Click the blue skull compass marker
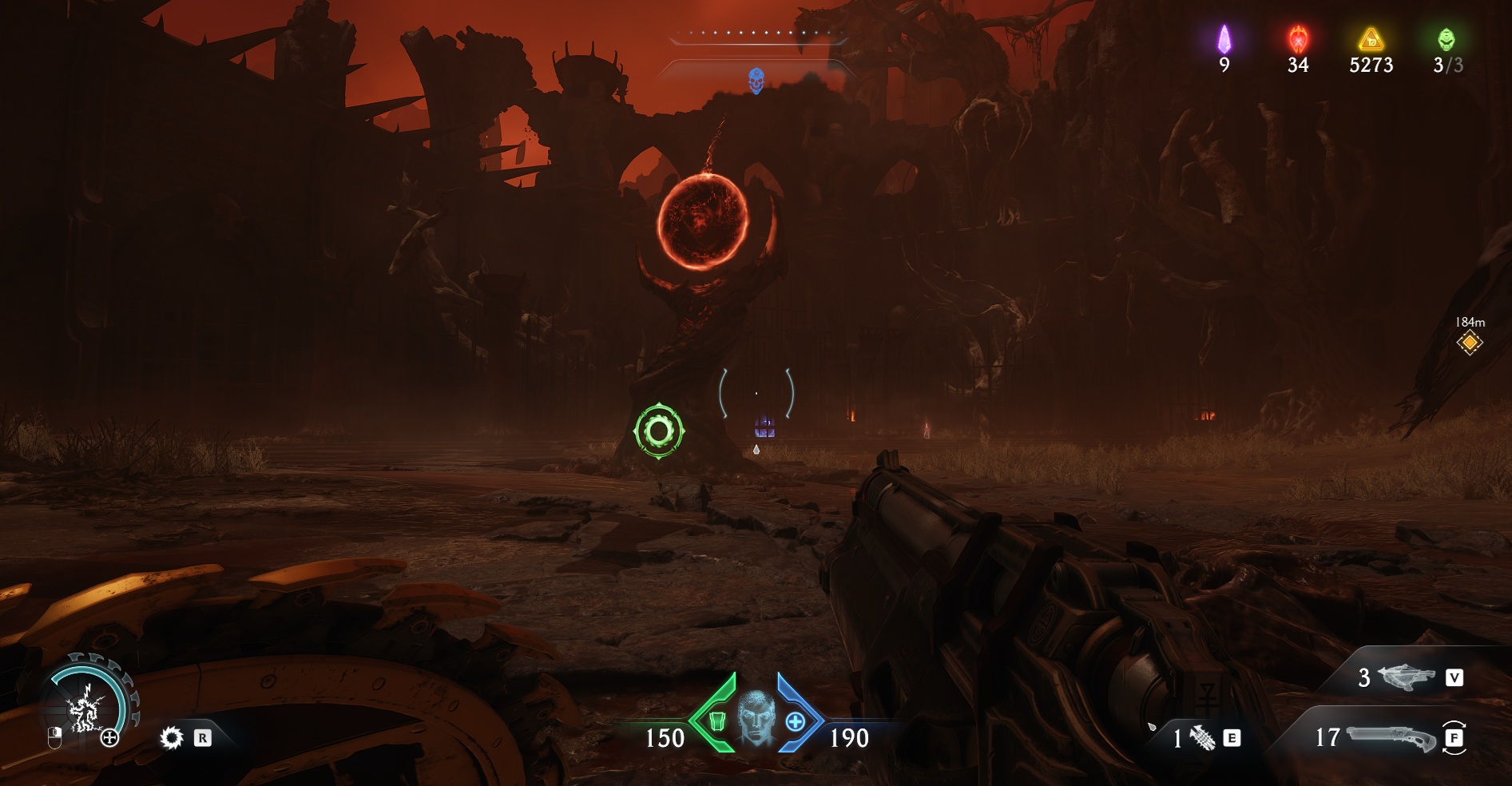Viewport: 1512px width, 786px height. tap(756, 80)
